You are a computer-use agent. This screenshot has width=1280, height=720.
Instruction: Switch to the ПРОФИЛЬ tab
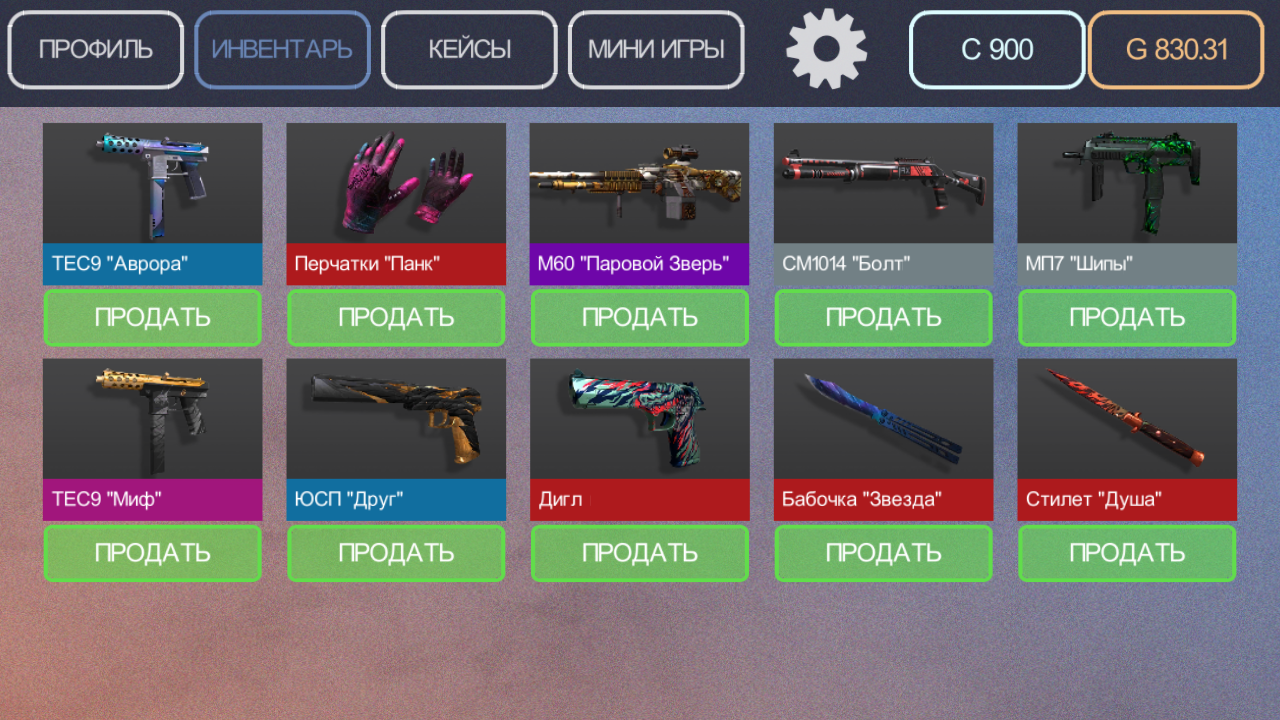point(95,49)
